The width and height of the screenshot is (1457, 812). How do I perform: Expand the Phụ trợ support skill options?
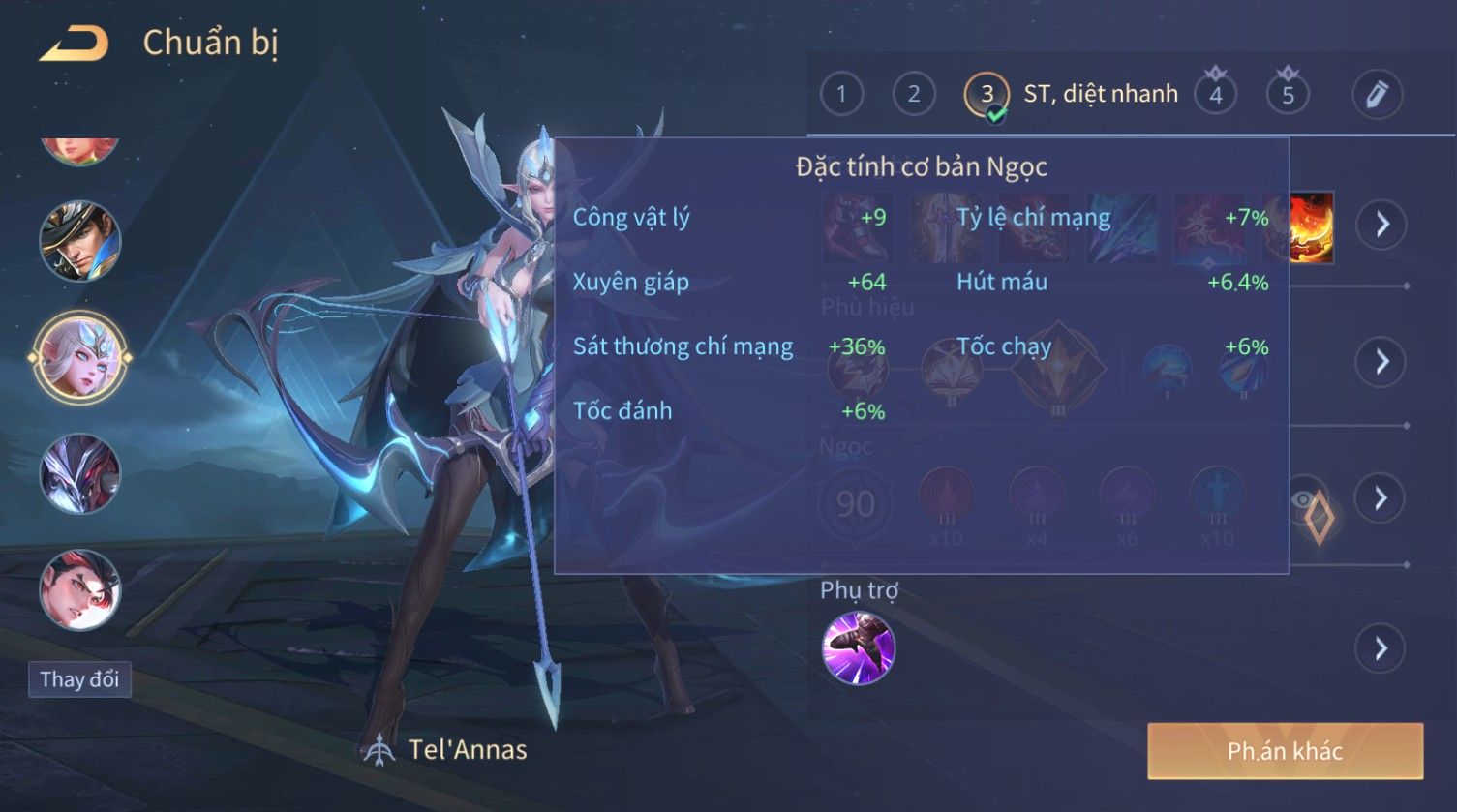[x=1381, y=648]
